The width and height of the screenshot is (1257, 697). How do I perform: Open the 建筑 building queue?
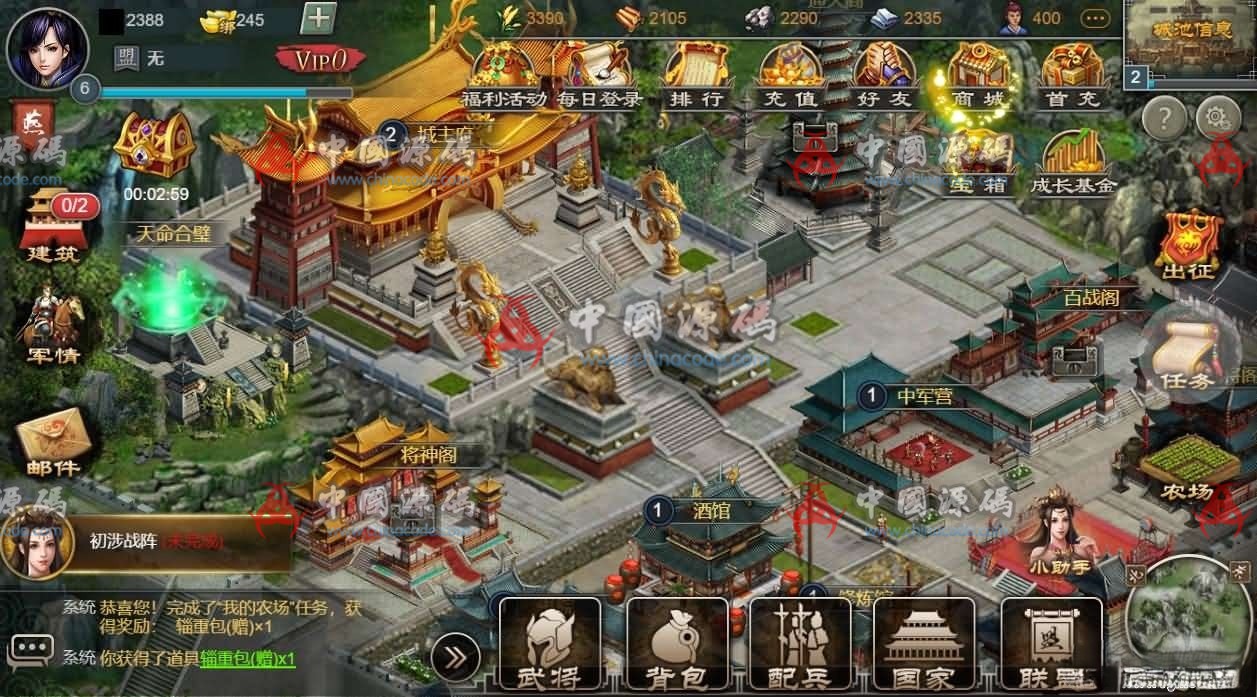coord(53,226)
